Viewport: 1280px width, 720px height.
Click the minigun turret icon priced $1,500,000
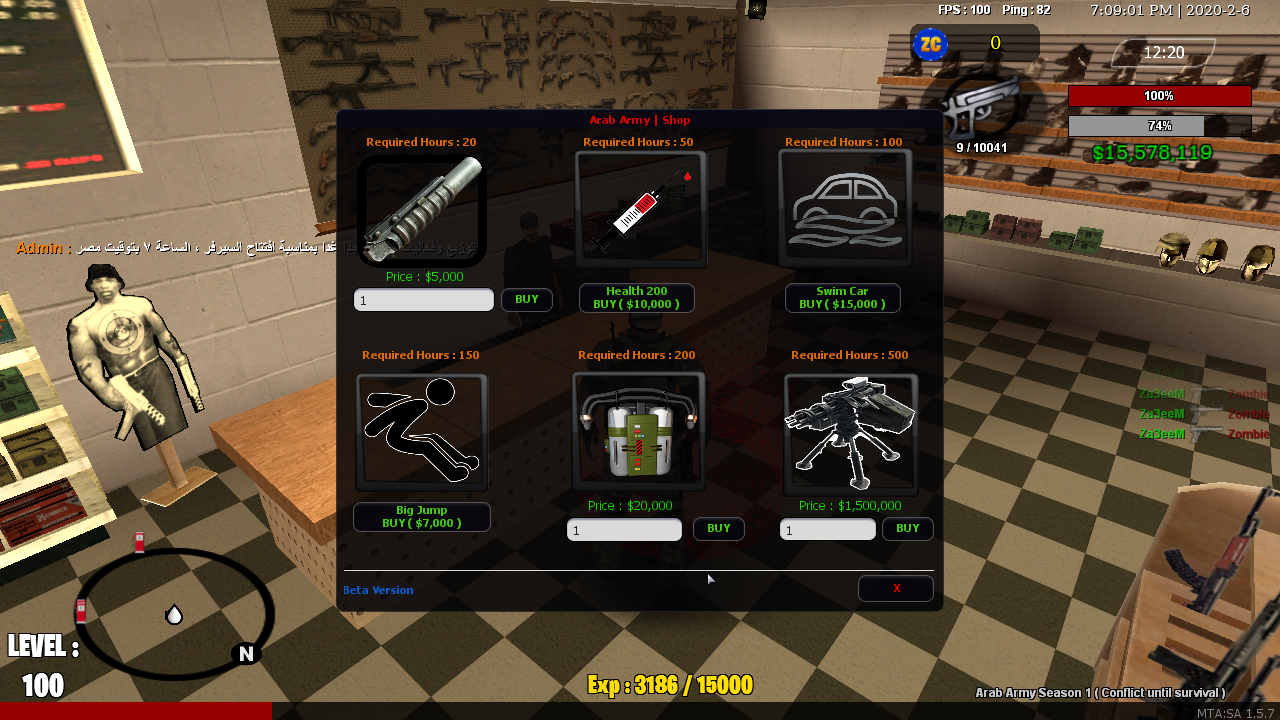849,430
